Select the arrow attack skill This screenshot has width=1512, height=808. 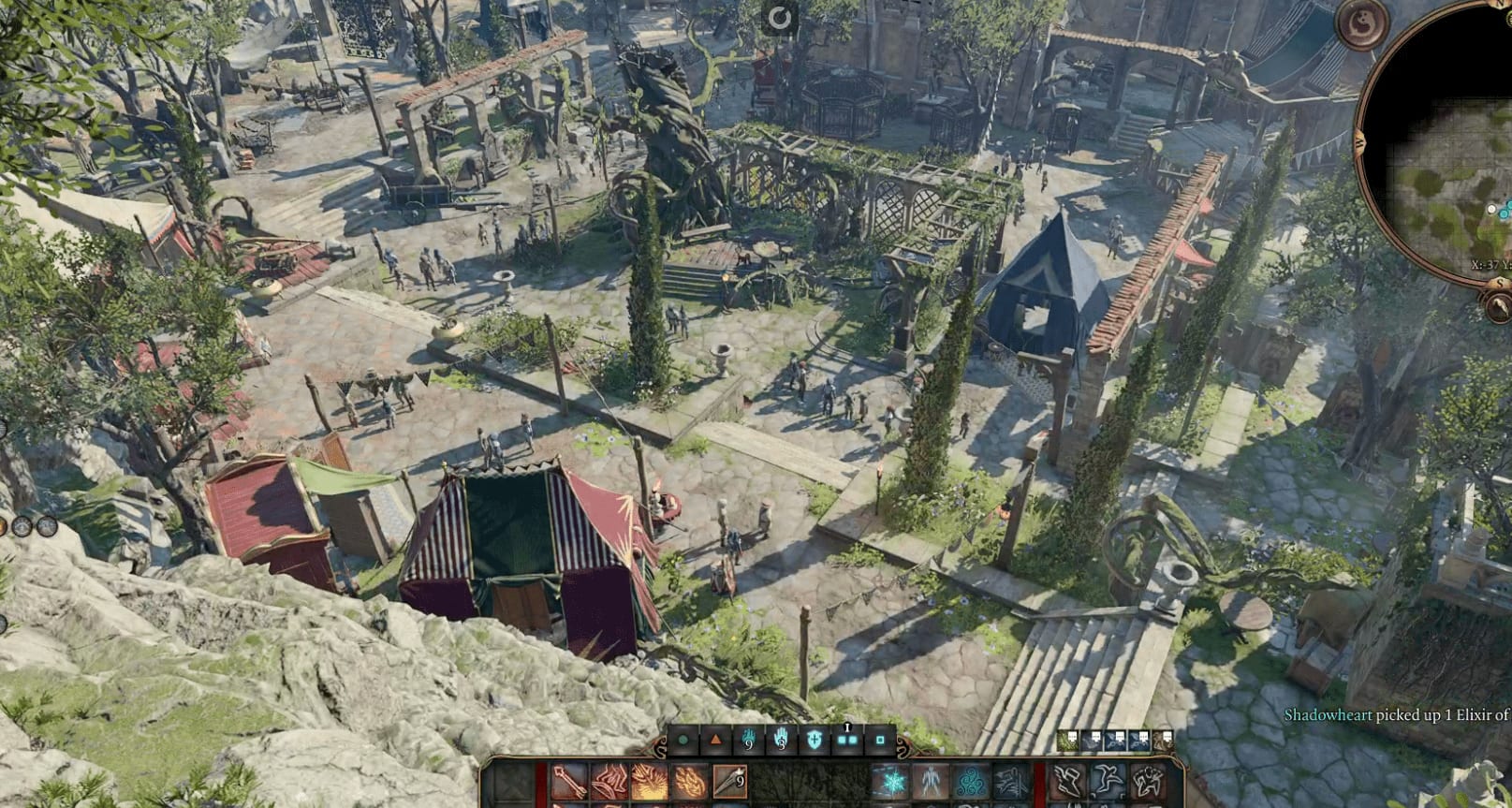[x=568, y=782]
